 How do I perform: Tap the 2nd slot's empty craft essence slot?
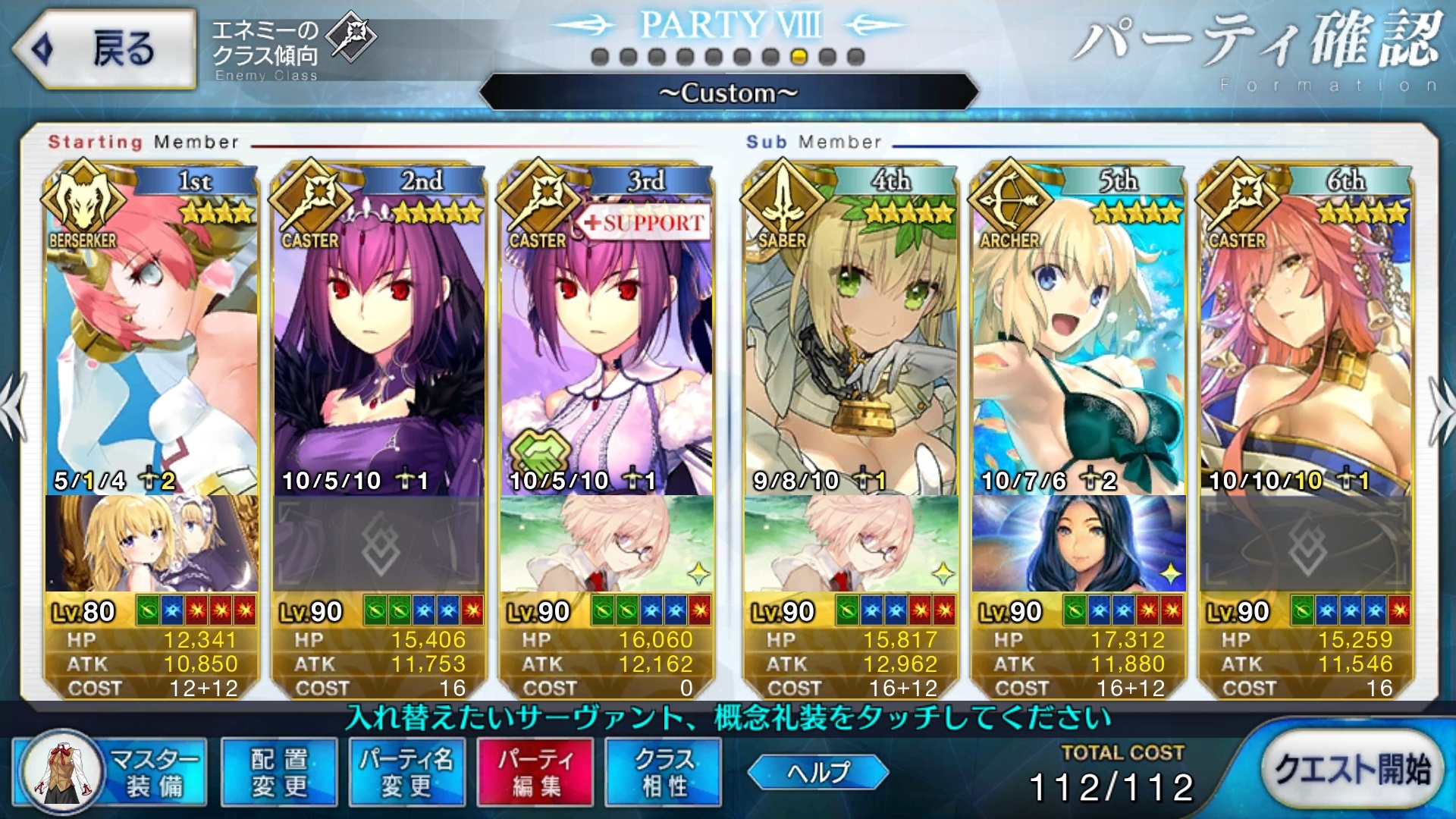coord(379,544)
